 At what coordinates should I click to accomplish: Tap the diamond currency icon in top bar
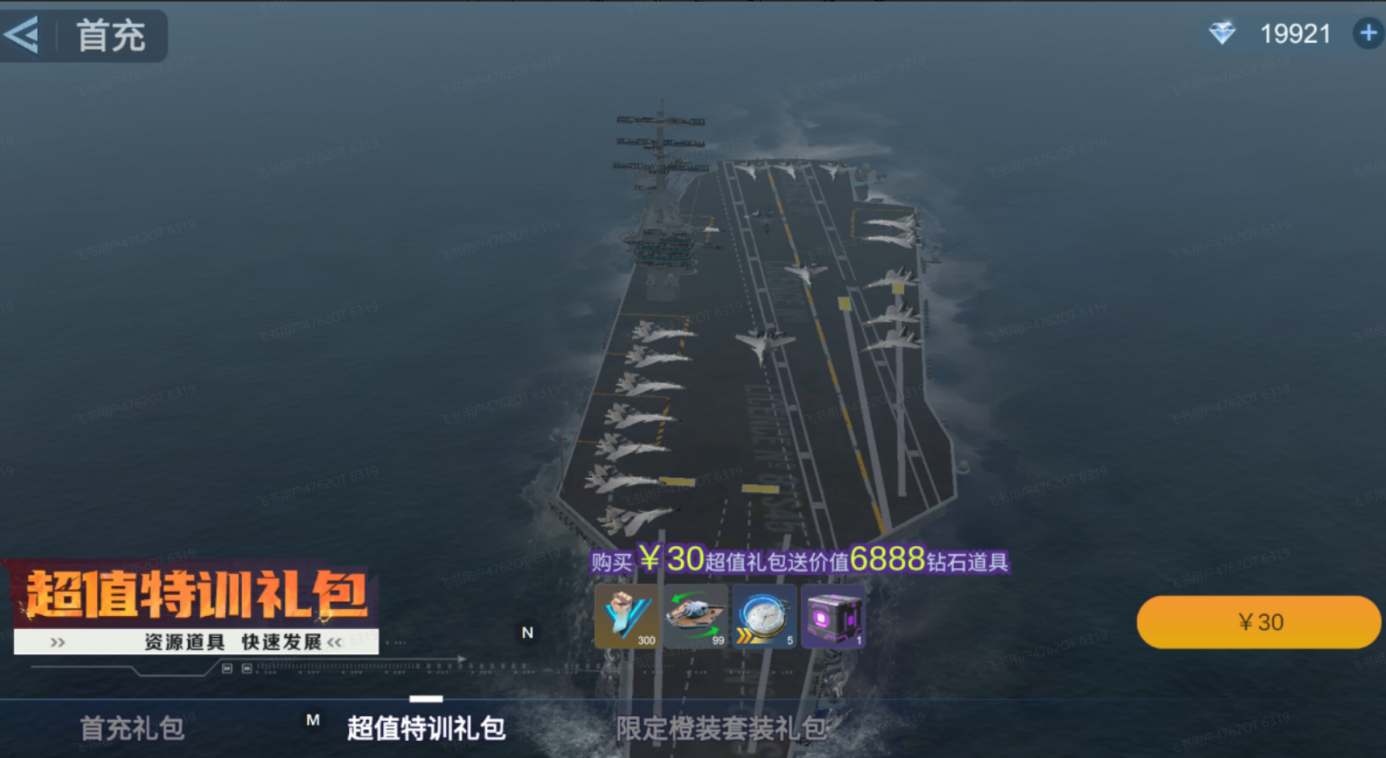coord(1222,33)
